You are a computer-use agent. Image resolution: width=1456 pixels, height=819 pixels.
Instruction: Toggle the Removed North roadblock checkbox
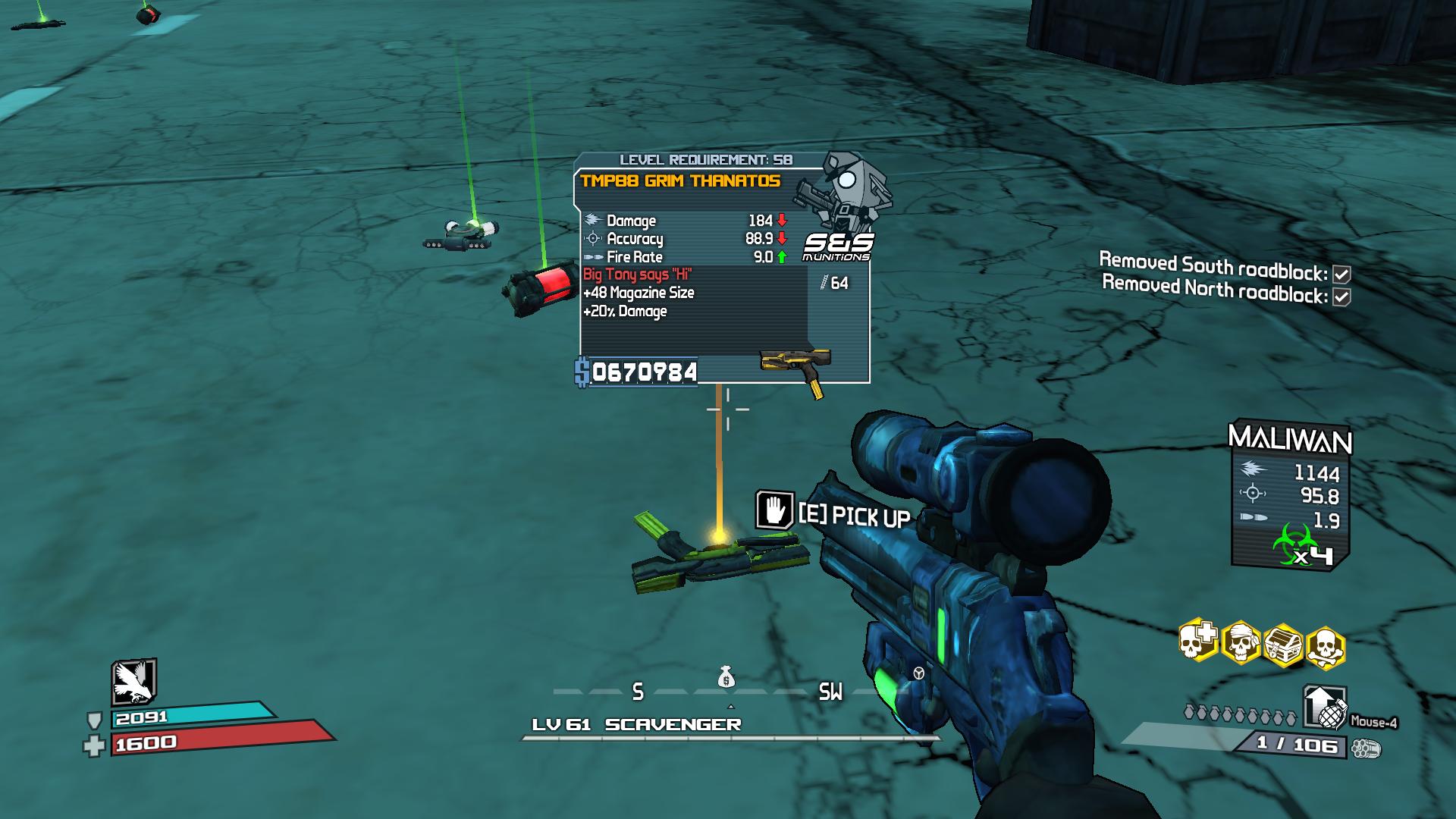tap(1341, 297)
